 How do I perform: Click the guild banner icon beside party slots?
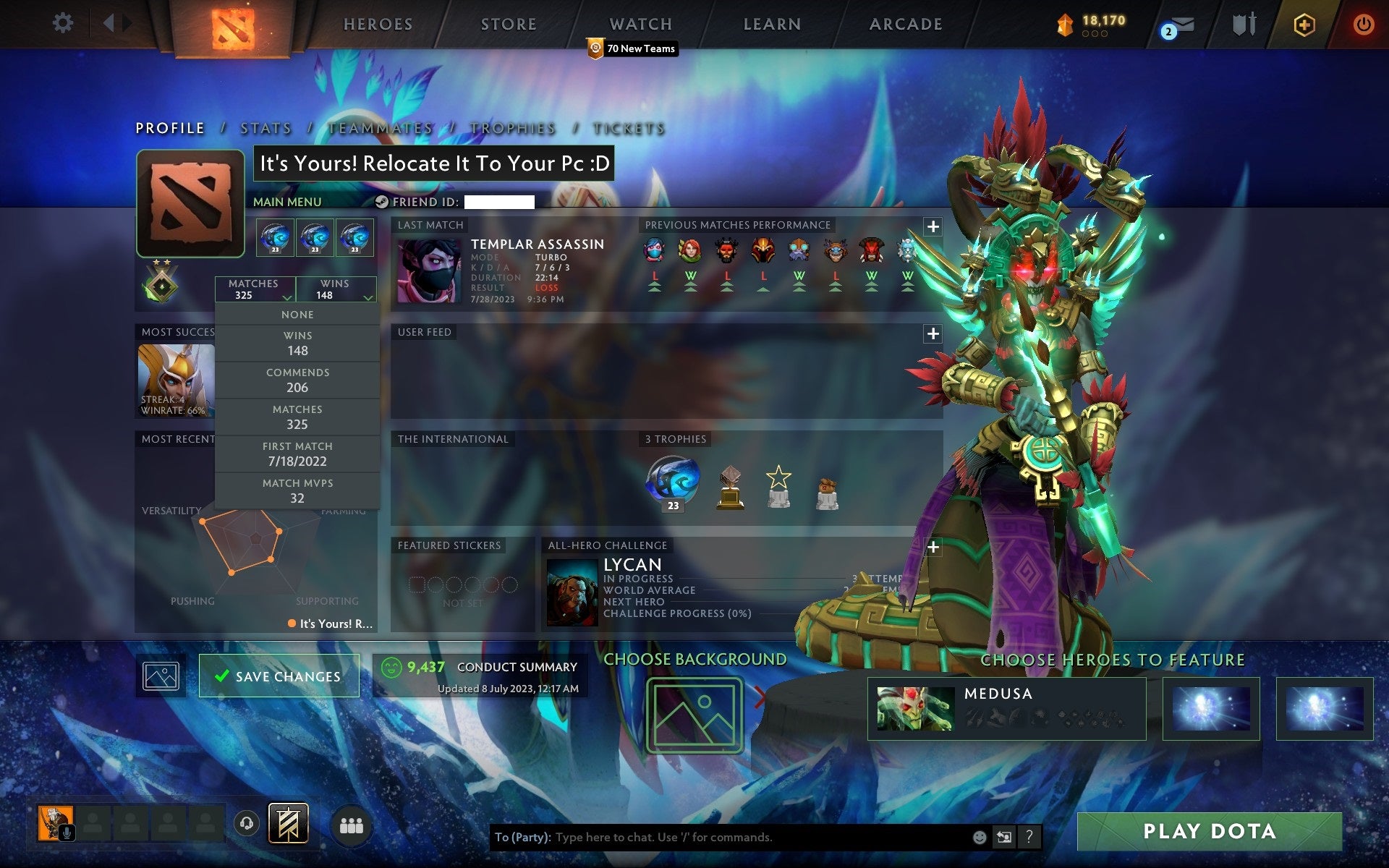pos(288,822)
